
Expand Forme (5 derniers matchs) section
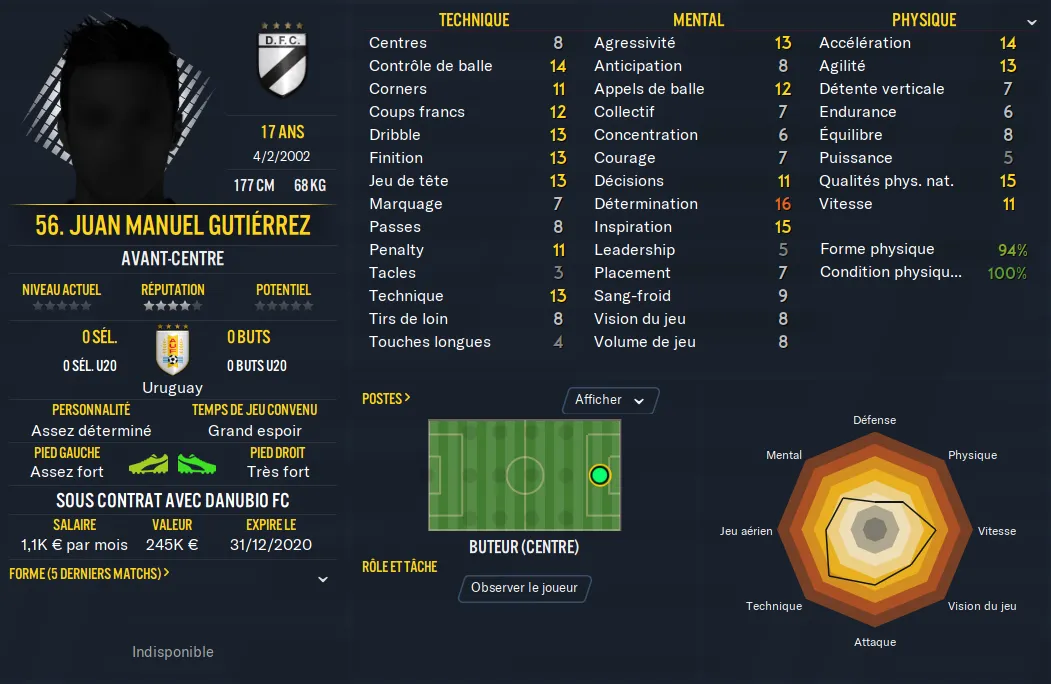[323, 579]
